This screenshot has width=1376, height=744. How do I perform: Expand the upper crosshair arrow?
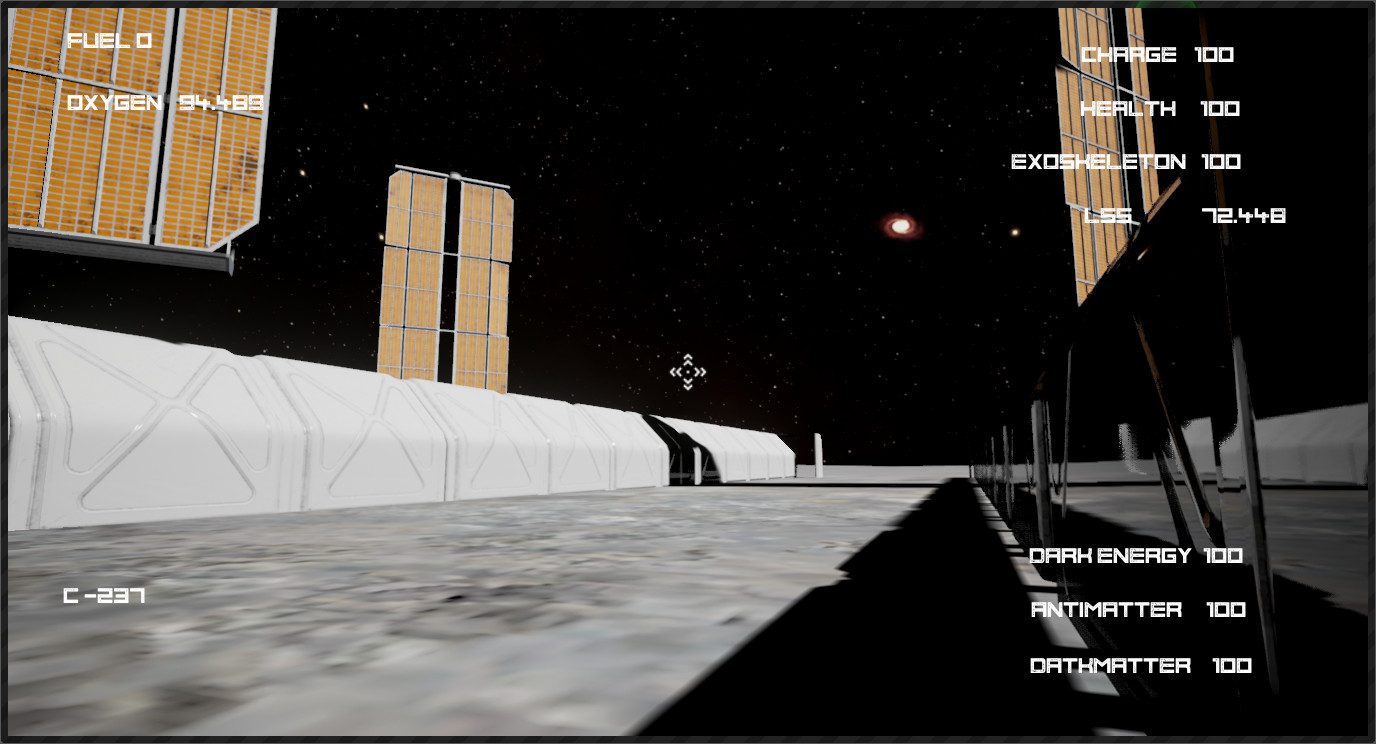coord(687,358)
